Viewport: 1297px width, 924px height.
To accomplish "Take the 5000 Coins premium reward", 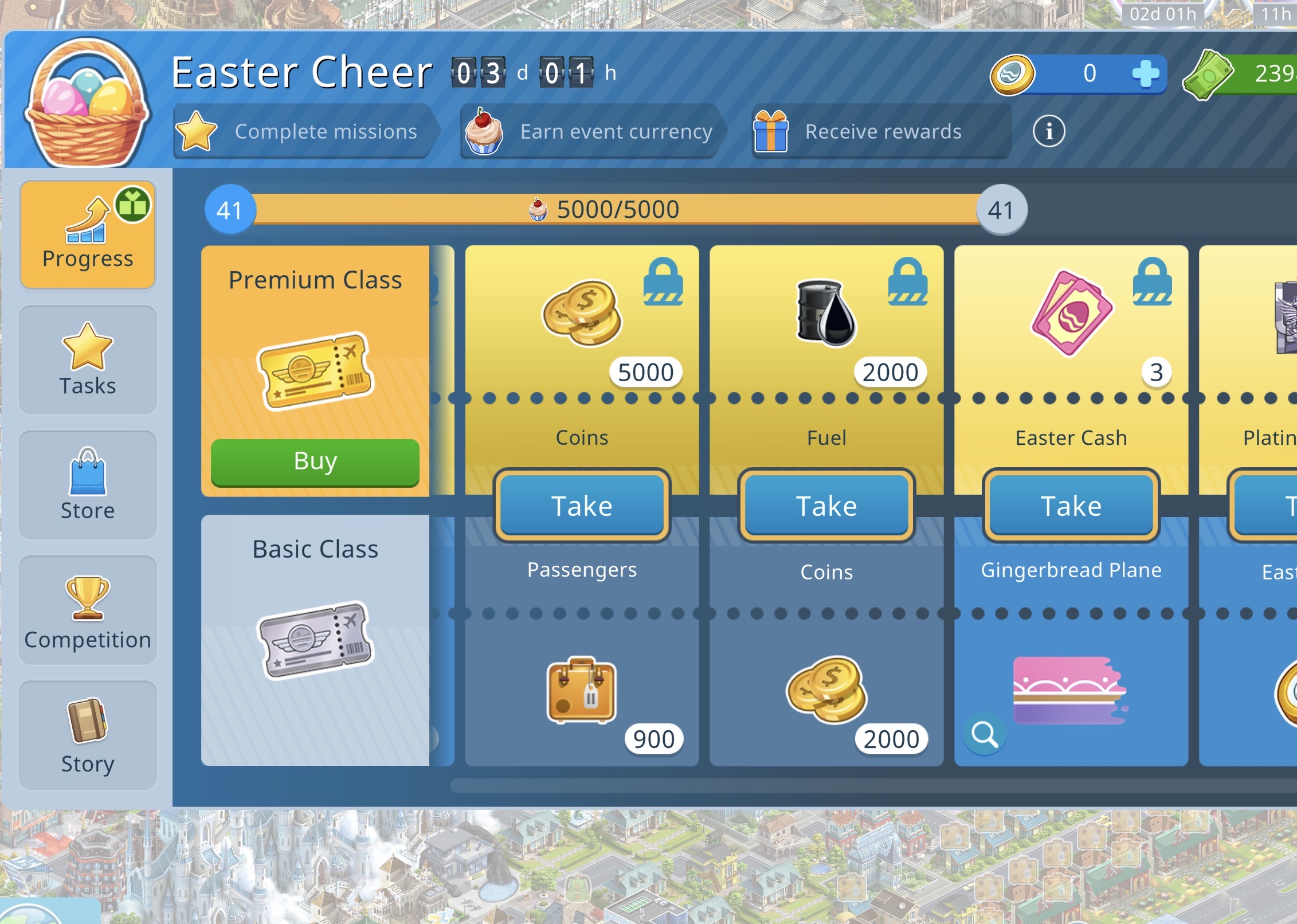I will 582,506.
